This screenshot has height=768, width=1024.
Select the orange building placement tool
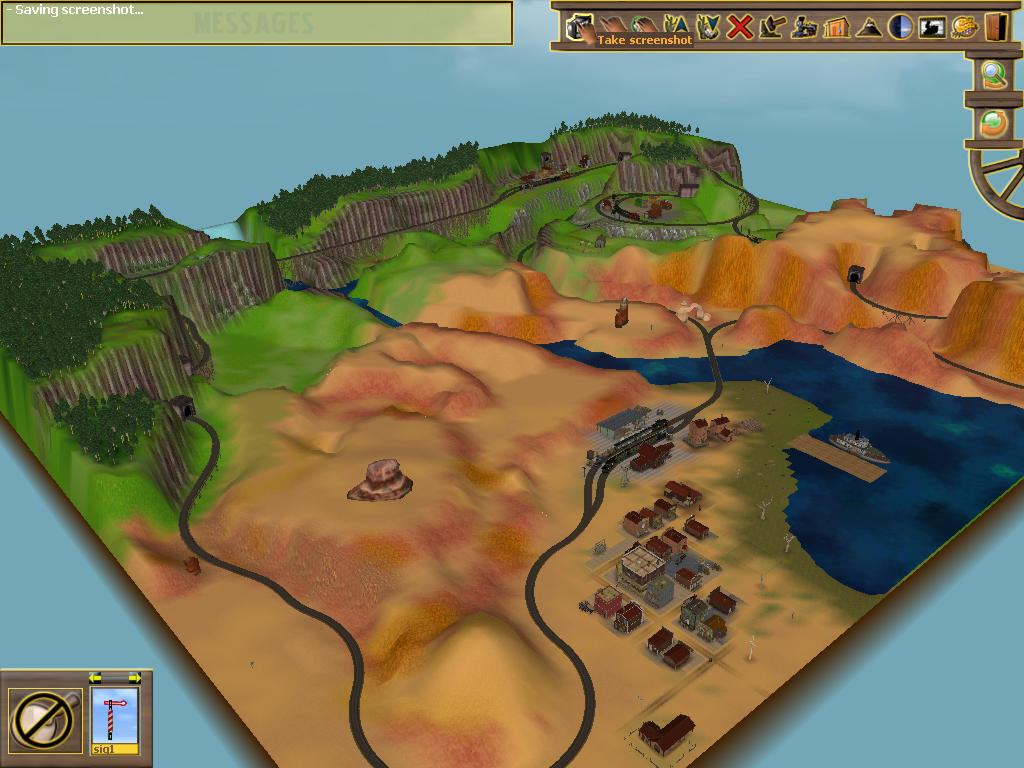coord(835,27)
